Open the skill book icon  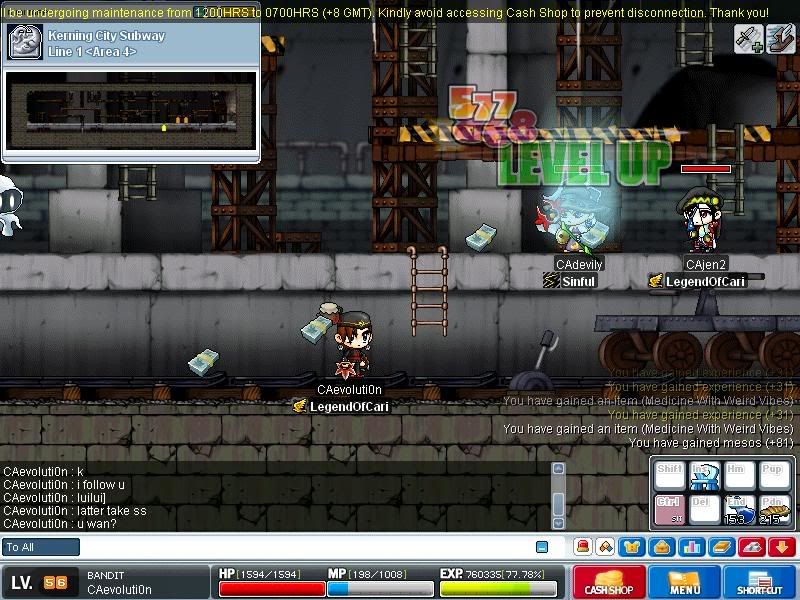pos(722,547)
